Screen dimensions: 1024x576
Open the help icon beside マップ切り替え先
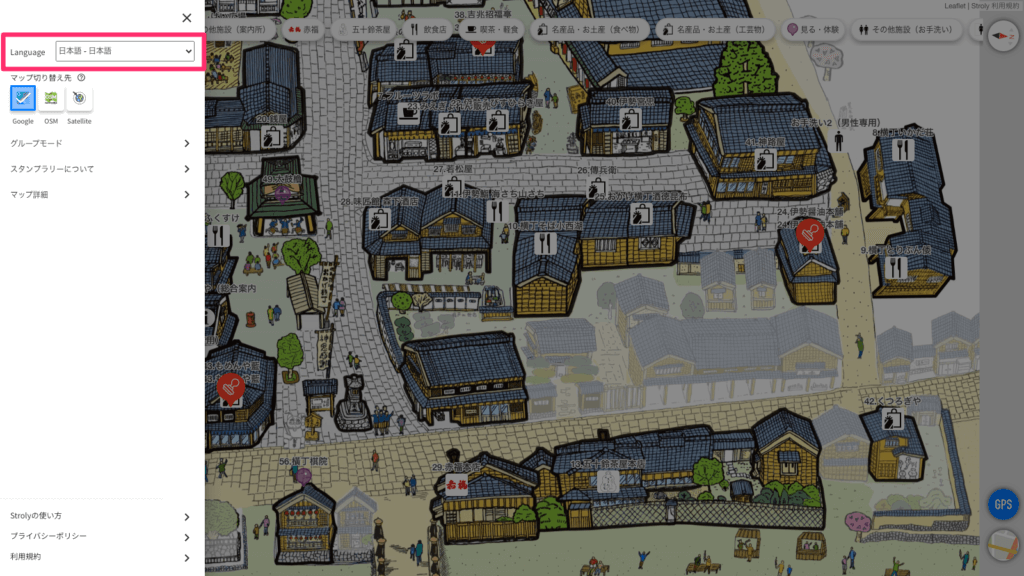(80, 77)
